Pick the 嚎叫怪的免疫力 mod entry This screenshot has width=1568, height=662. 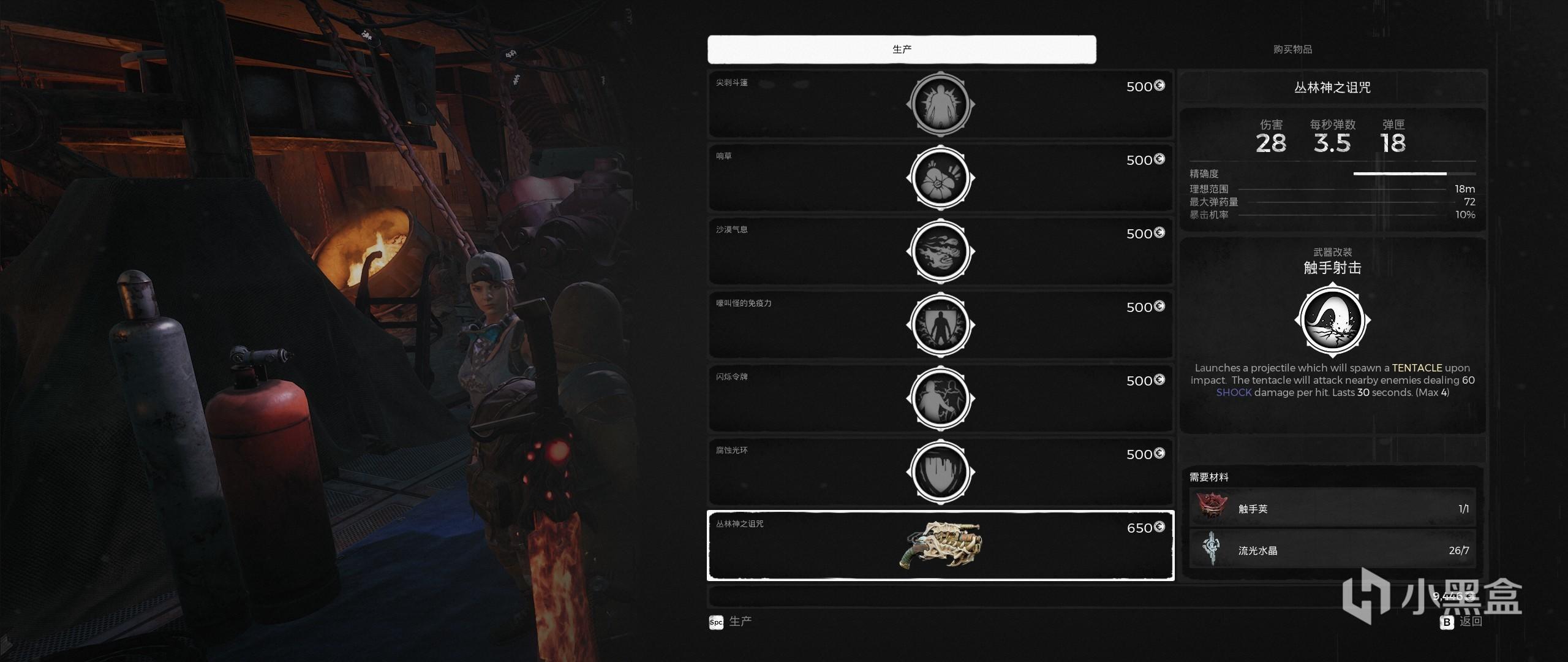pyautogui.click(x=940, y=325)
